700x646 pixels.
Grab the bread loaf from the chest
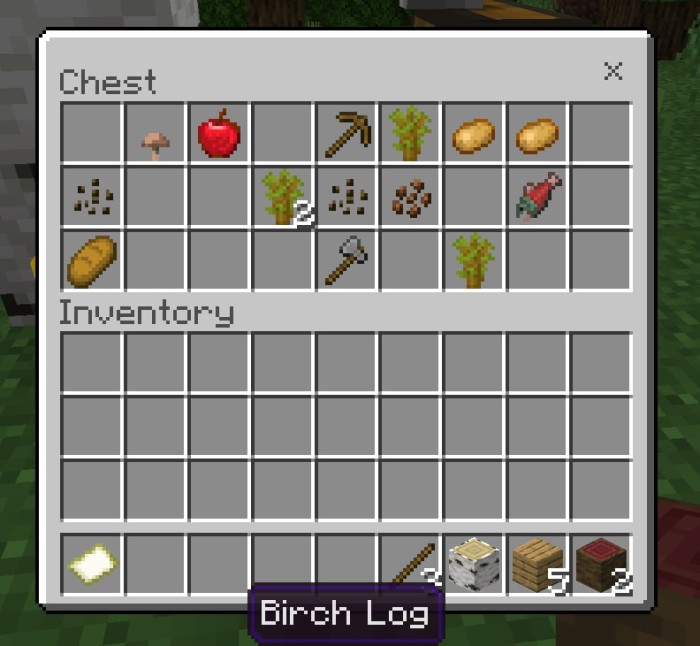91,260
